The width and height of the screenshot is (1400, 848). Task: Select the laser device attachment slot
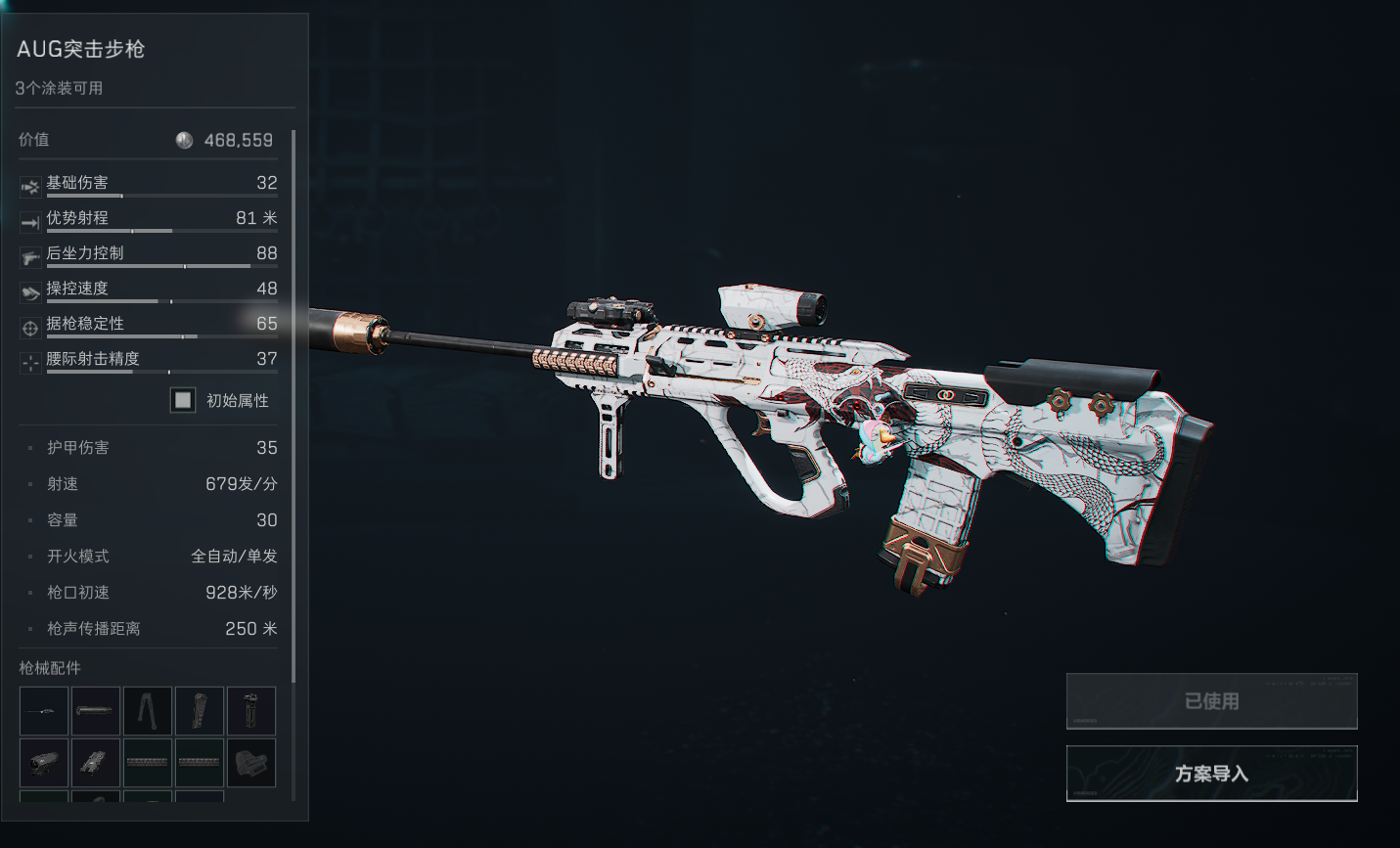(x=96, y=763)
